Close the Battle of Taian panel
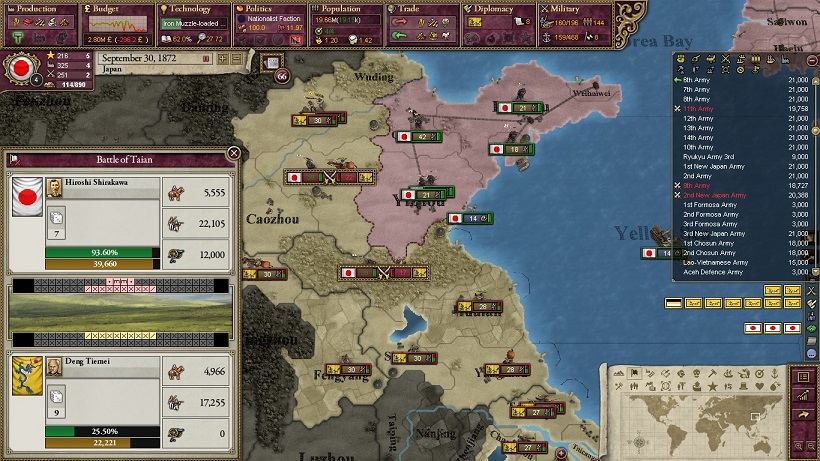The width and height of the screenshot is (820, 461). tap(234, 153)
